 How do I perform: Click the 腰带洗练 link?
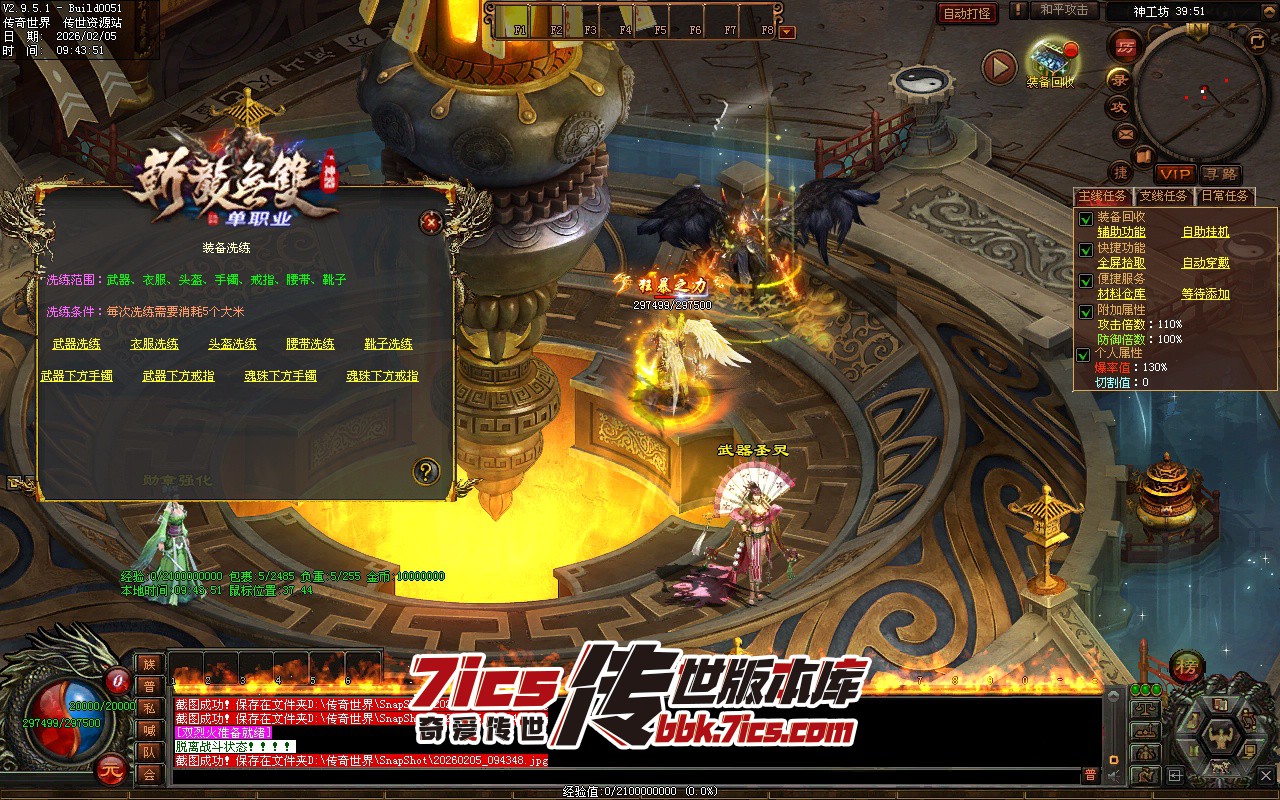[311, 344]
